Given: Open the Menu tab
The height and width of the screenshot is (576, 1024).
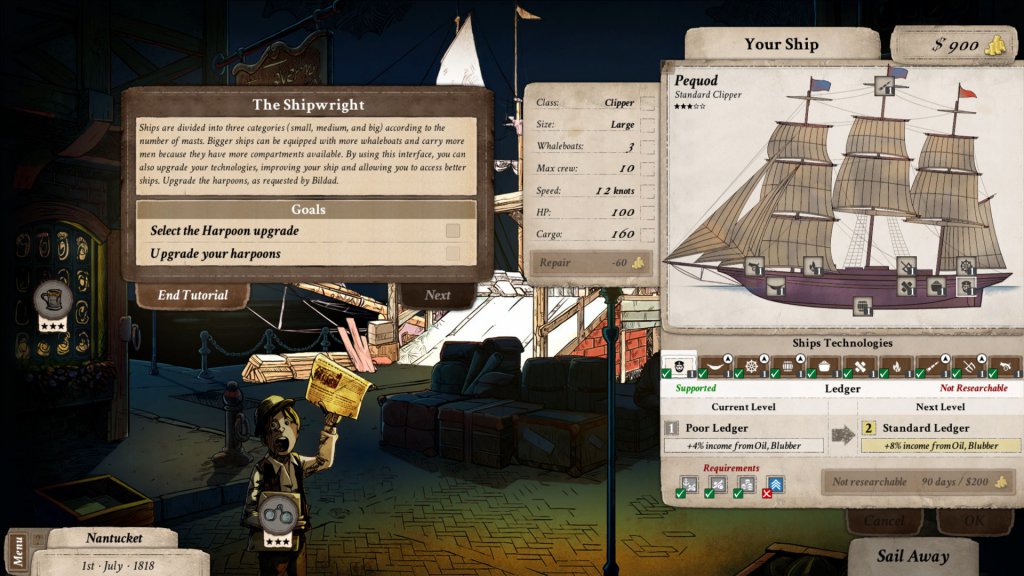Looking at the screenshot, I should click(16, 551).
